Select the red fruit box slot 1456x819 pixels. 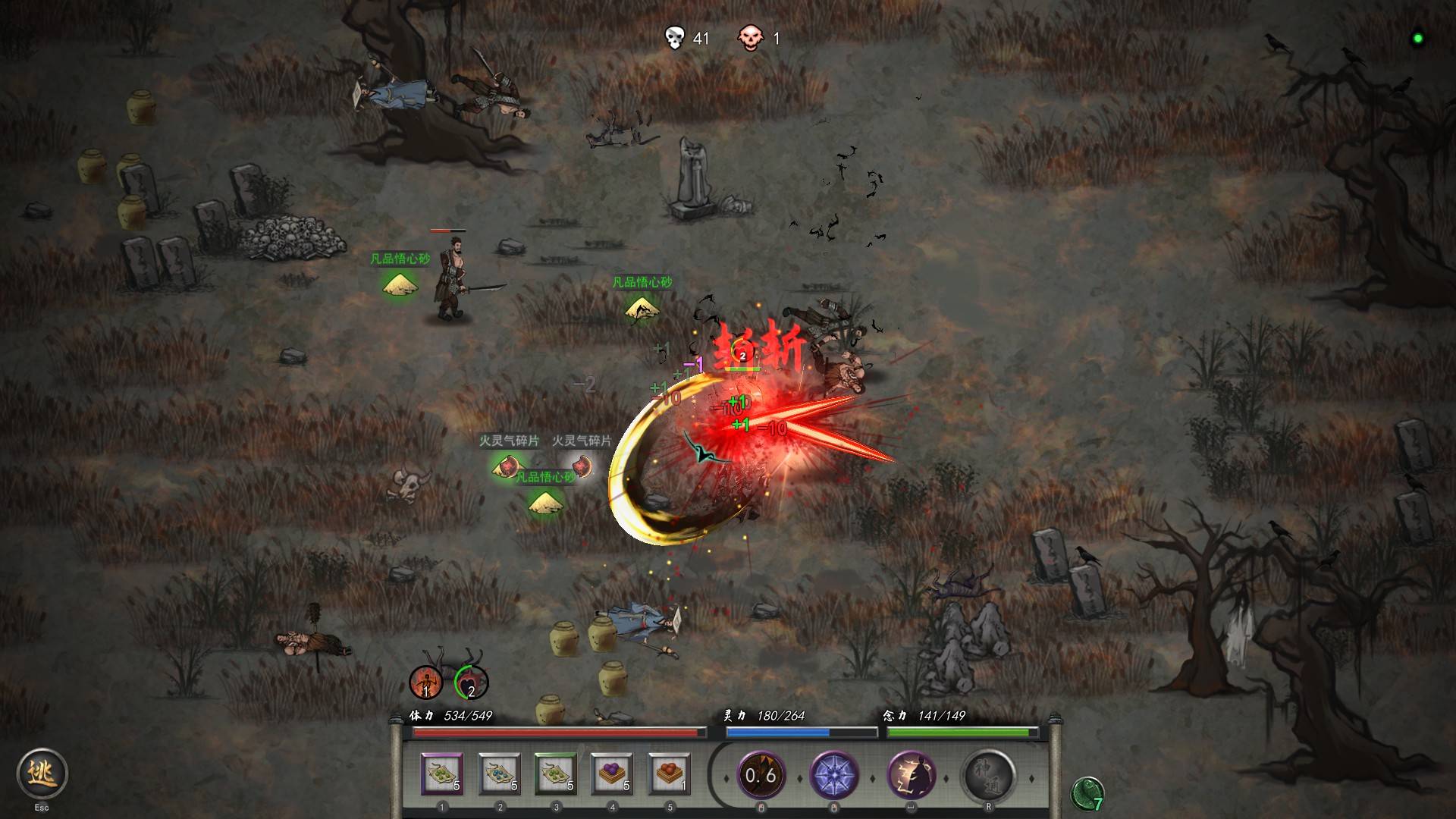tap(669, 774)
